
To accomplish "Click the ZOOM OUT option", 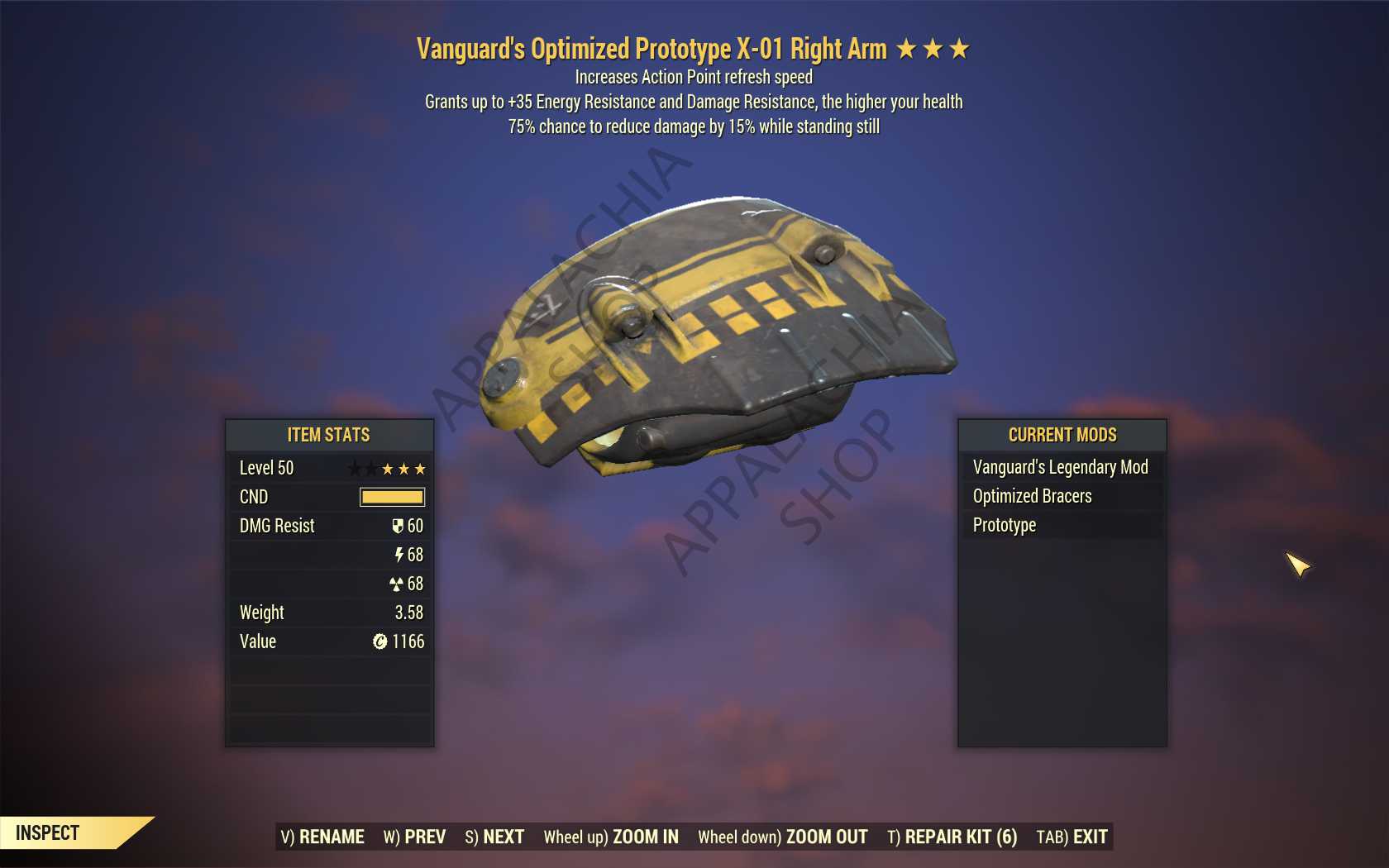I will [782, 837].
